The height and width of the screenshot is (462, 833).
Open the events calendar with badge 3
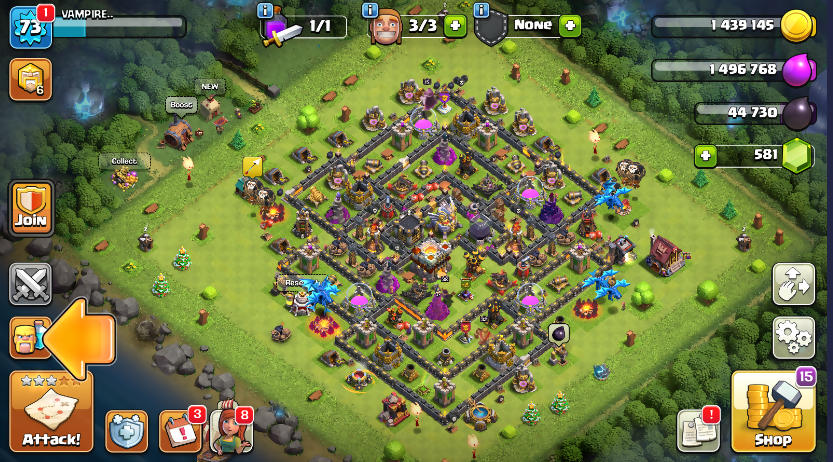coord(179,431)
